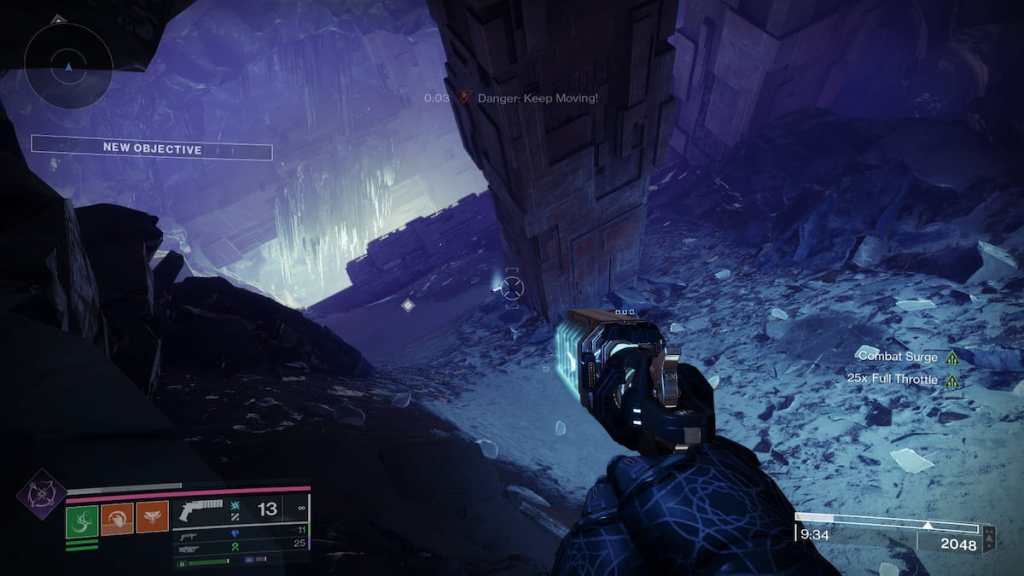Open the New Objective banner
Screen dimensions: 1024x576
click(x=152, y=149)
